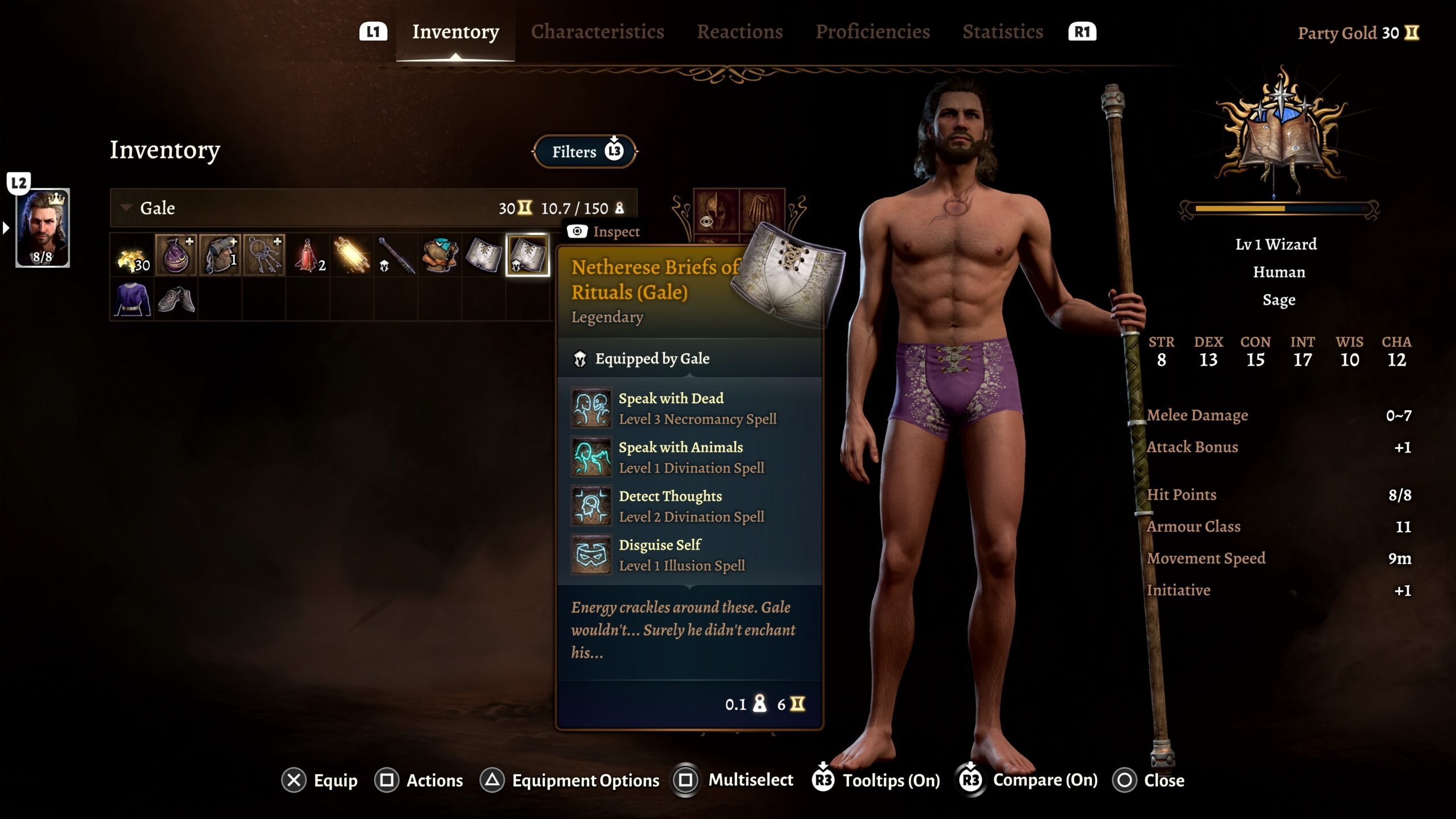The height and width of the screenshot is (819, 1456).
Task: Show the Proficiencies tab
Action: tap(872, 32)
